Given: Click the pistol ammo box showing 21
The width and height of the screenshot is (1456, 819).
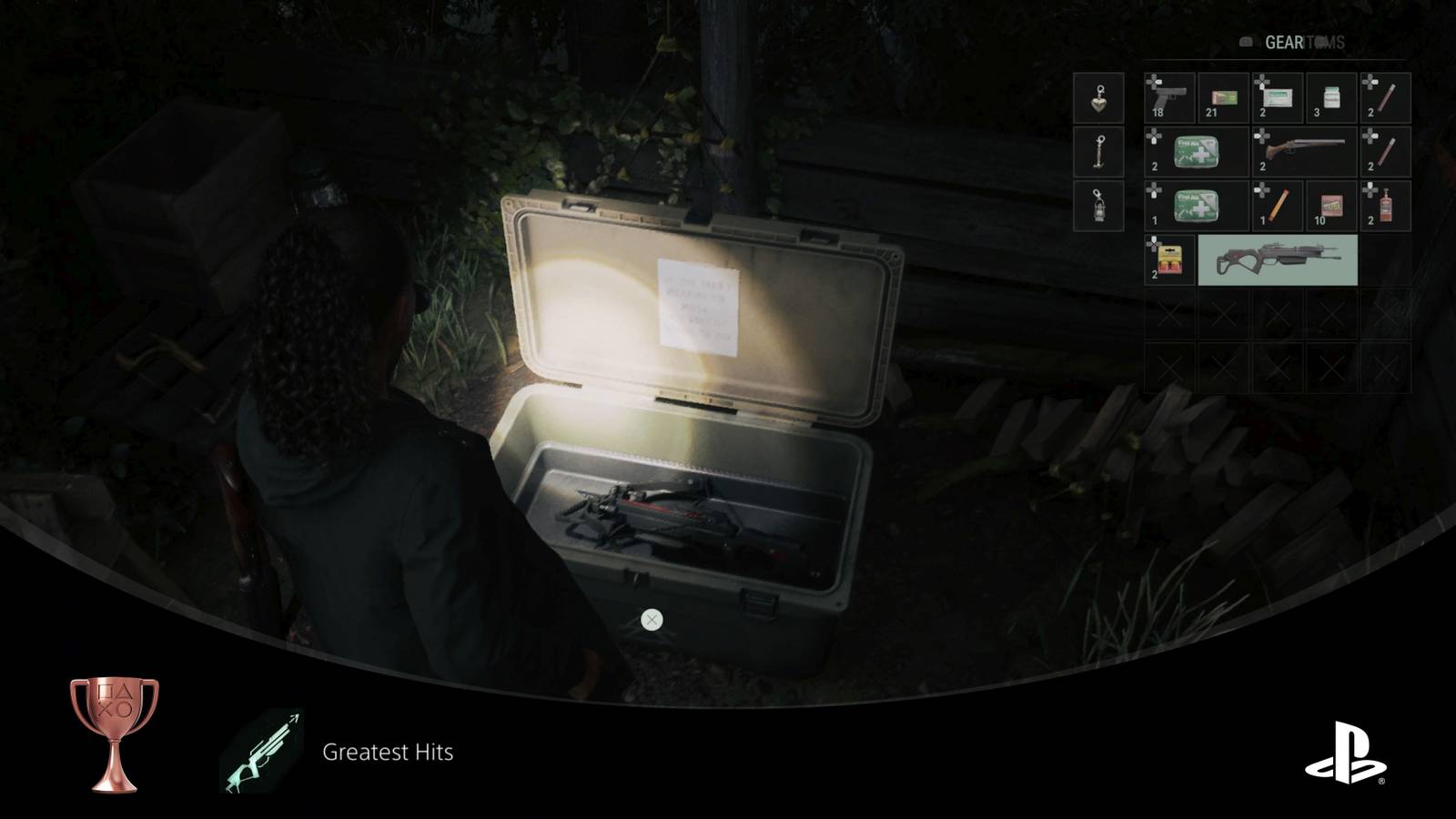Looking at the screenshot, I should 1224,98.
